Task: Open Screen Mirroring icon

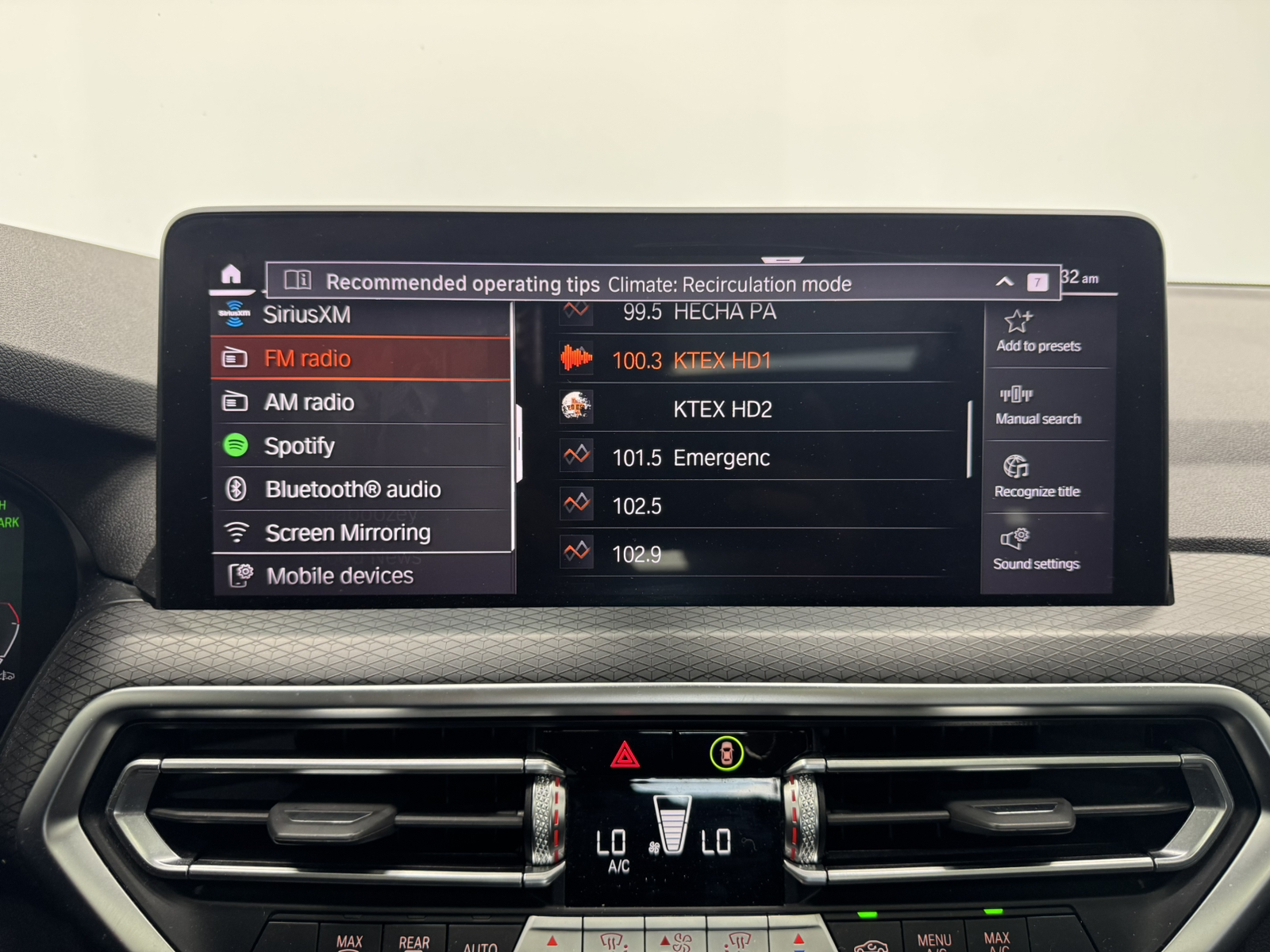Action: [x=236, y=532]
